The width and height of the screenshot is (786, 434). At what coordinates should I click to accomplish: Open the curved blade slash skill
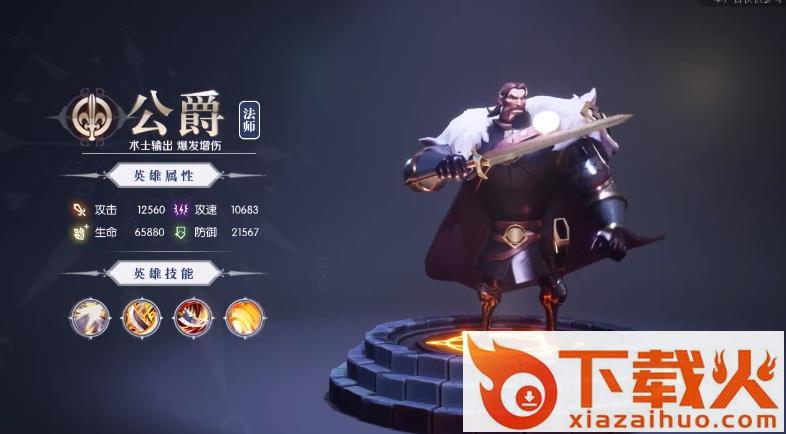tap(139, 316)
